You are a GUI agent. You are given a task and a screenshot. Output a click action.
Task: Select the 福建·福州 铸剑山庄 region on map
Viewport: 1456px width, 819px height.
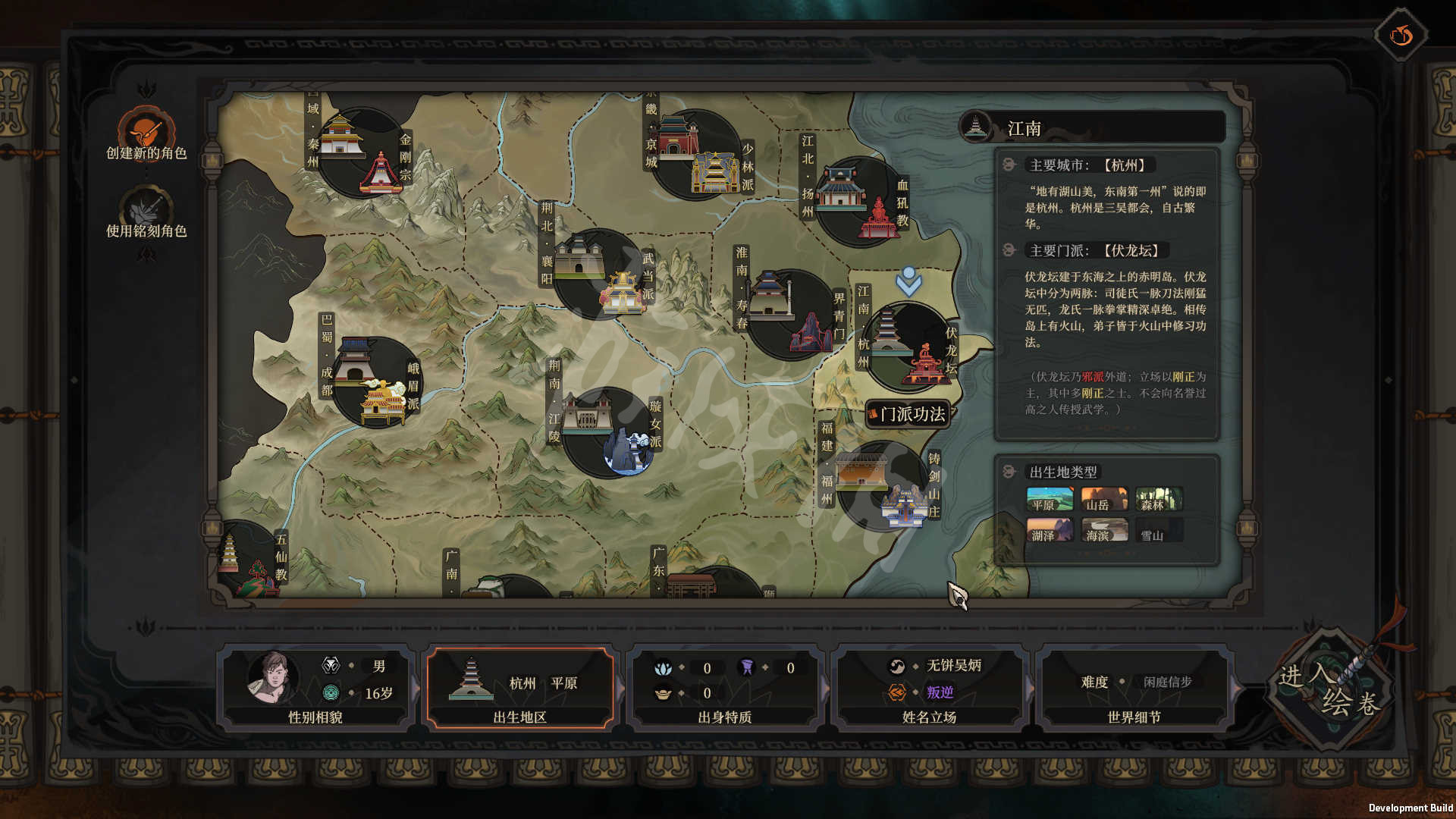[883, 487]
